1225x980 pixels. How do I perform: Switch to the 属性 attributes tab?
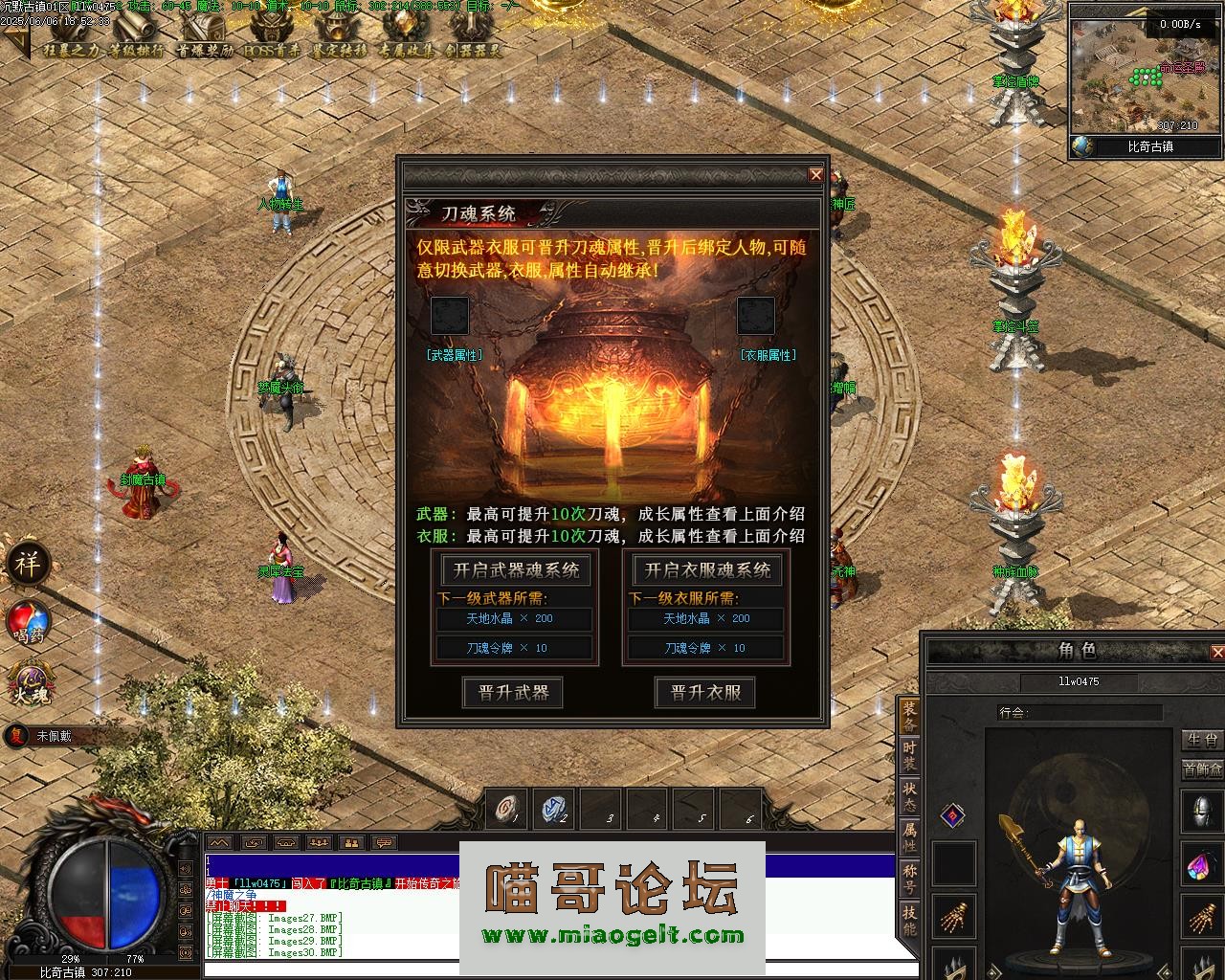909,836
